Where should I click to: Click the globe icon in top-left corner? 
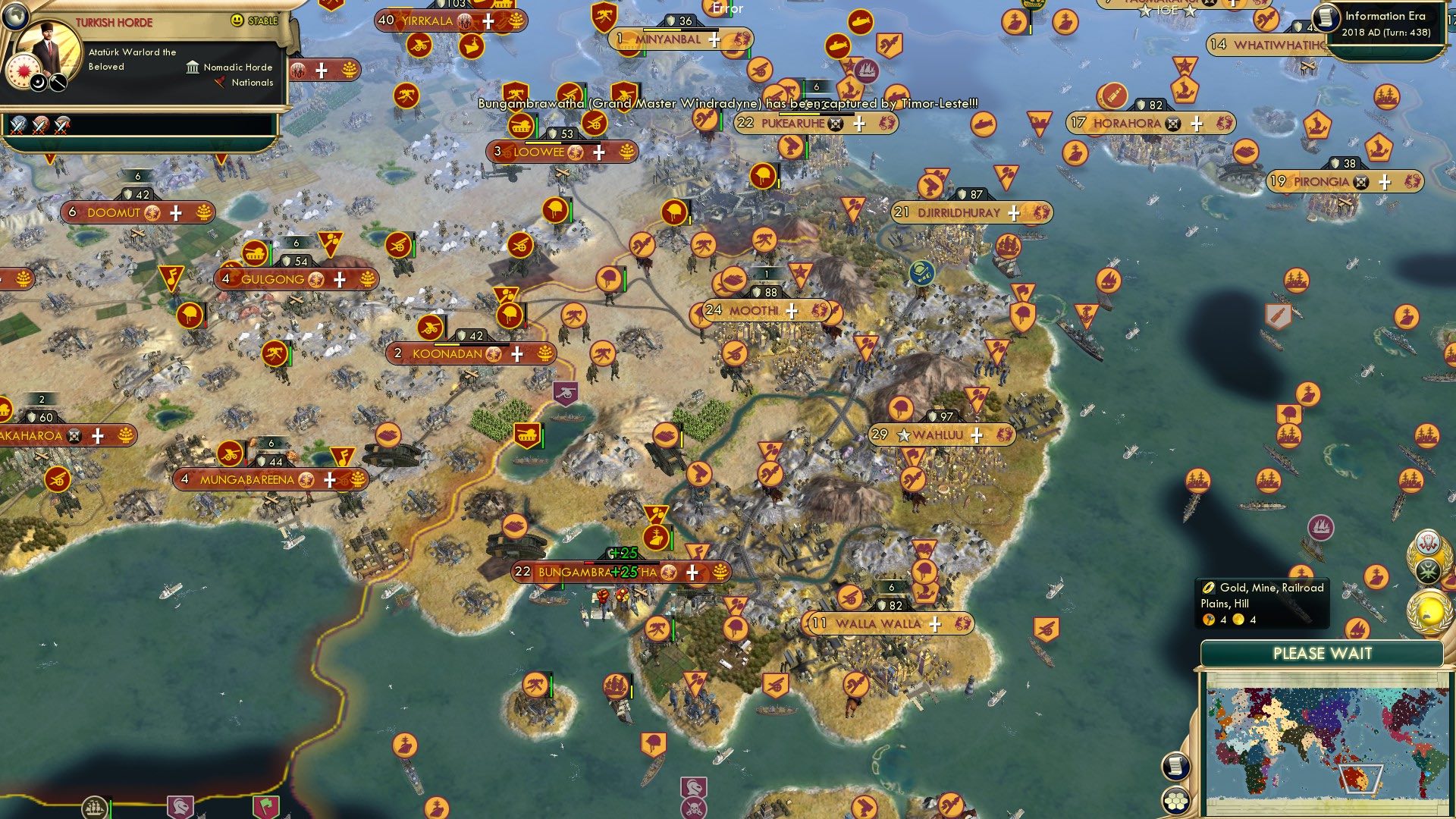point(17,17)
